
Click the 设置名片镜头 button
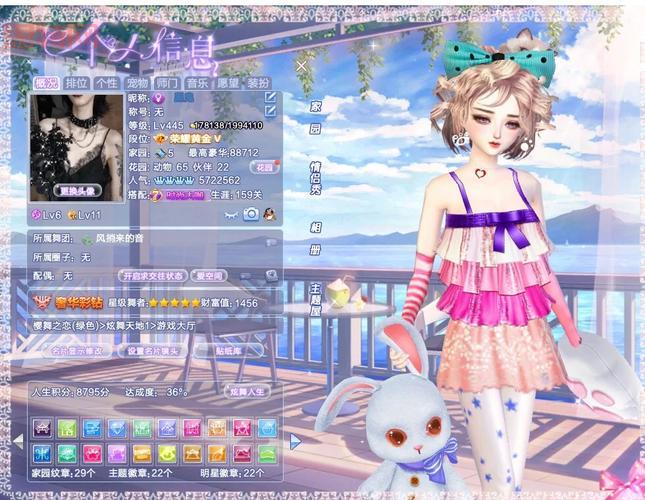click(x=152, y=352)
